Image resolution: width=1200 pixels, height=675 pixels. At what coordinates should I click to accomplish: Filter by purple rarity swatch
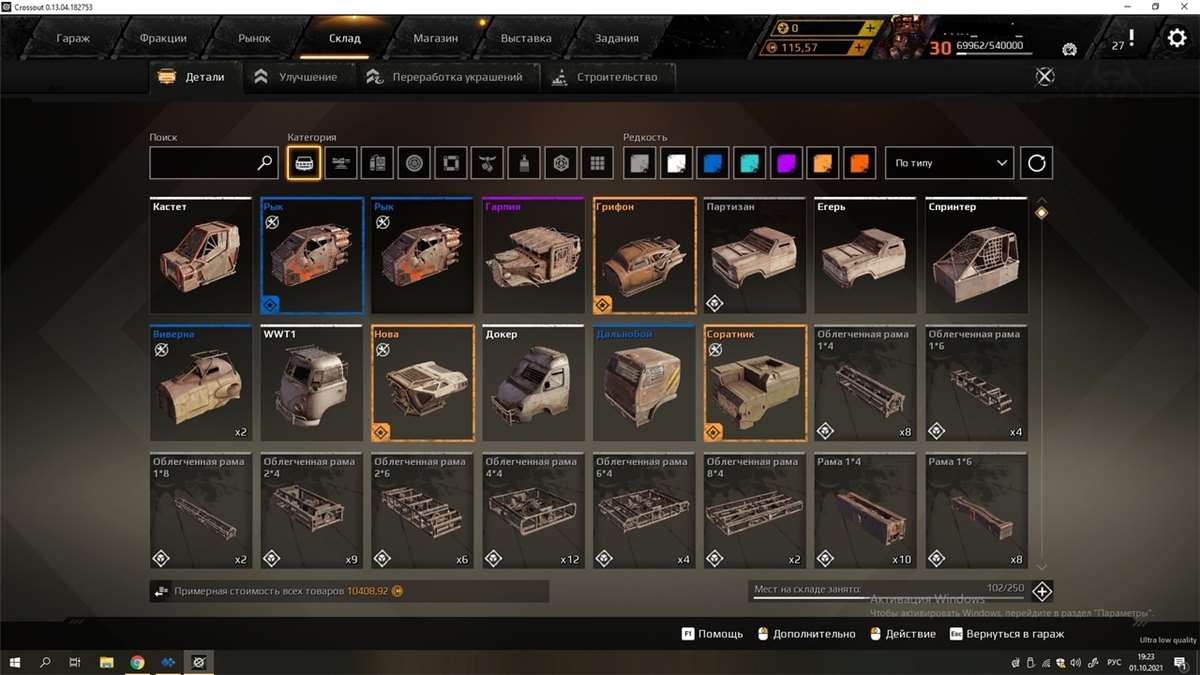787,163
